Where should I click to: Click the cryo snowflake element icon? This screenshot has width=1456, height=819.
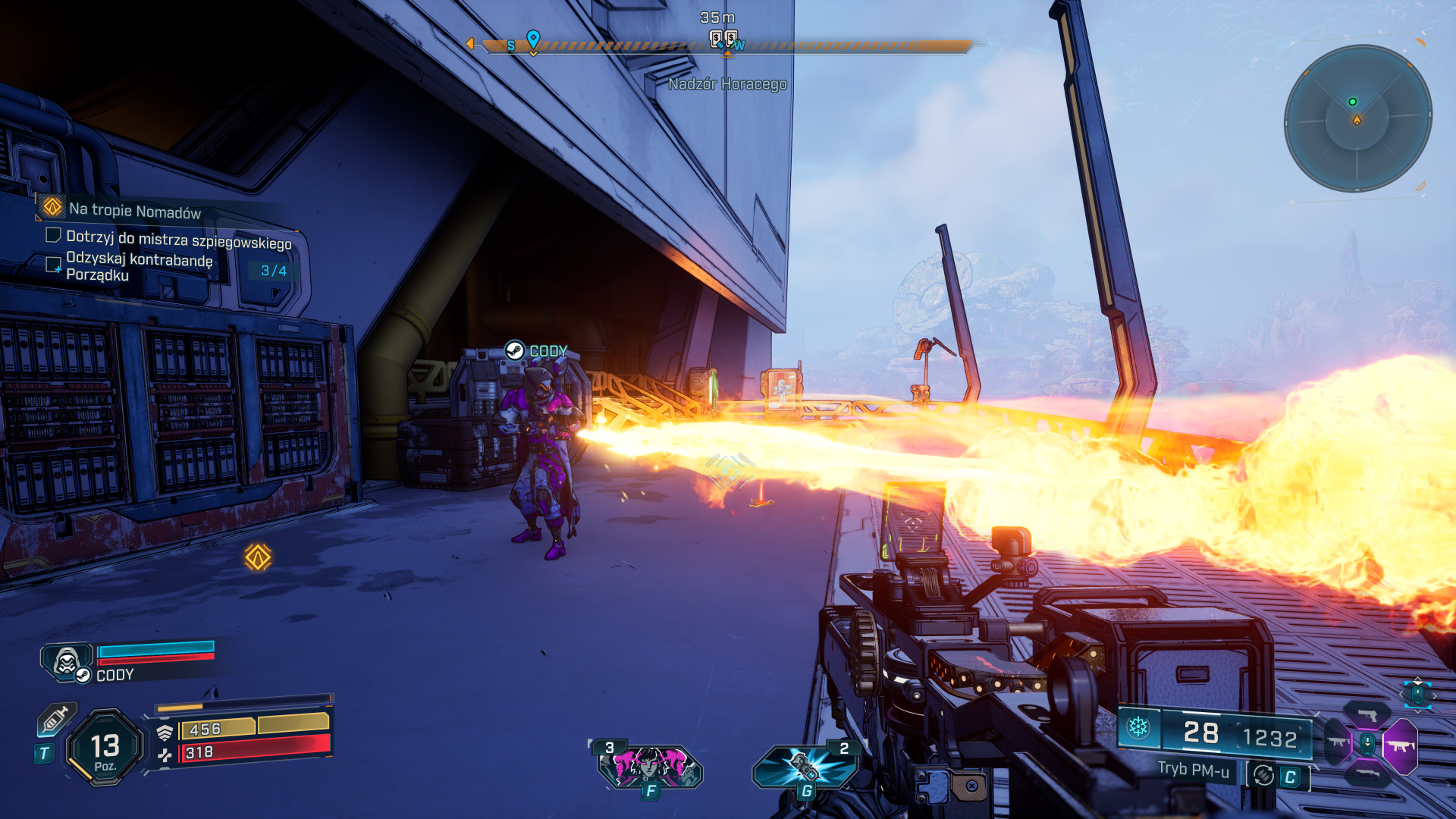tap(1137, 727)
